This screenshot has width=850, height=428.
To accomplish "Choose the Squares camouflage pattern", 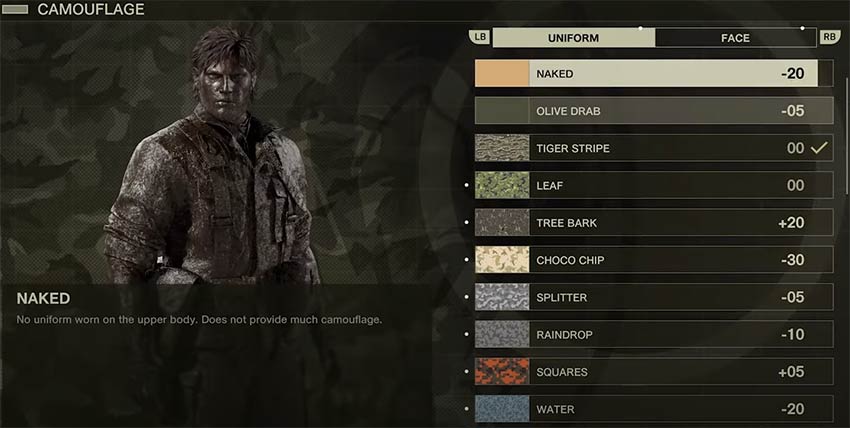I will coord(653,372).
